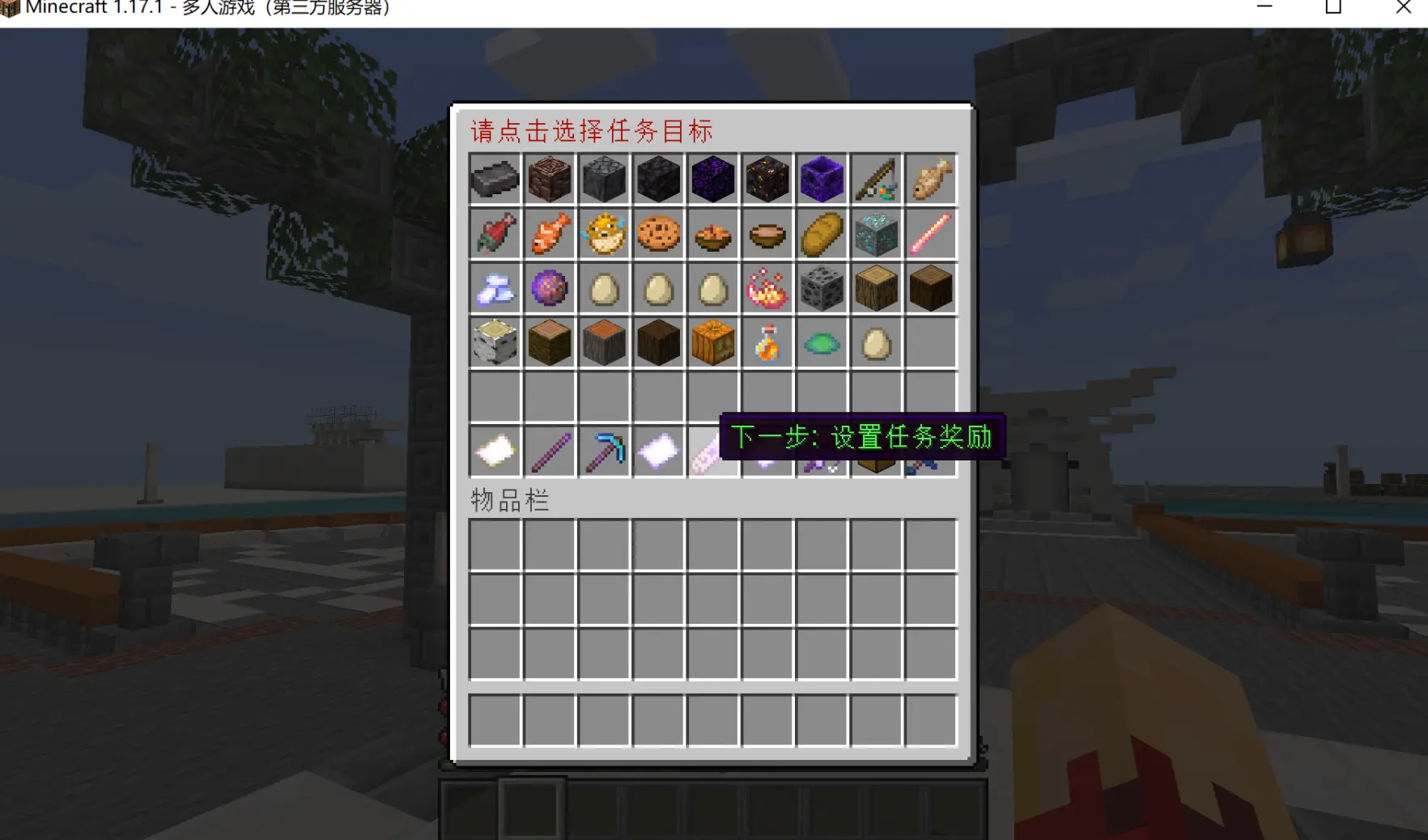The width and height of the screenshot is (1428, 840).
Task: Pick the raw cod fish item
Action: pyautogui.click(x=931, y=179)
